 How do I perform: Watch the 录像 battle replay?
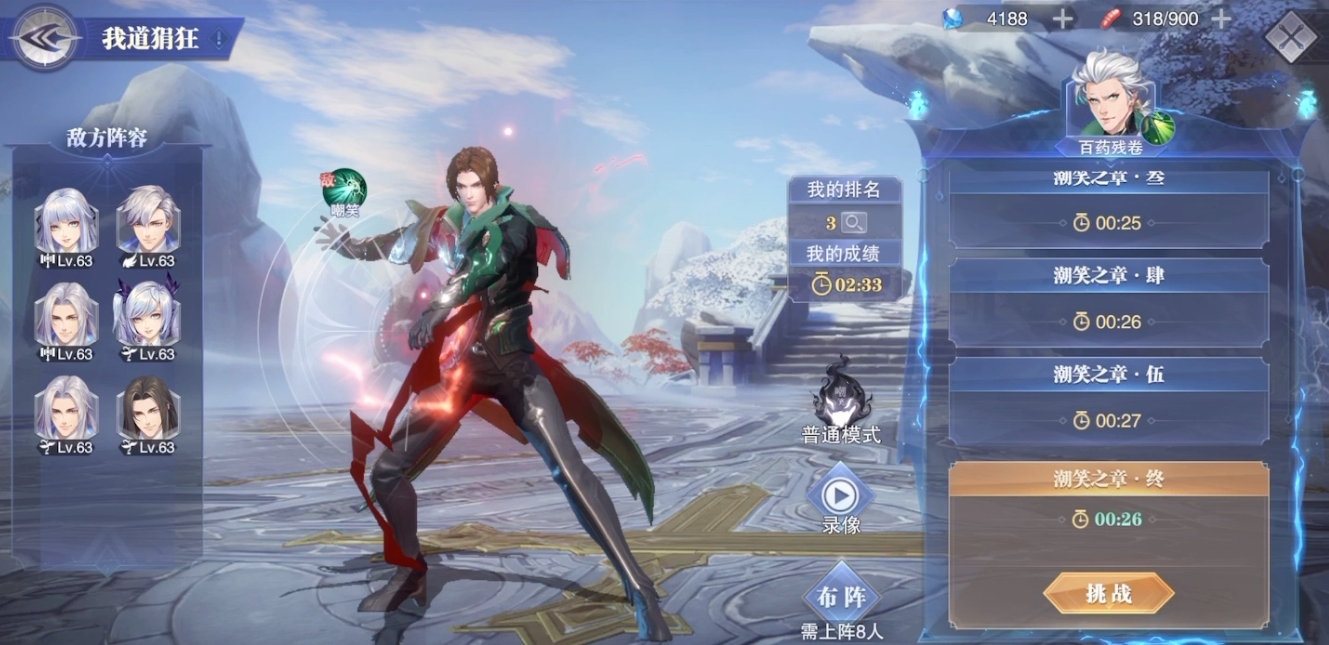point(841,496)
